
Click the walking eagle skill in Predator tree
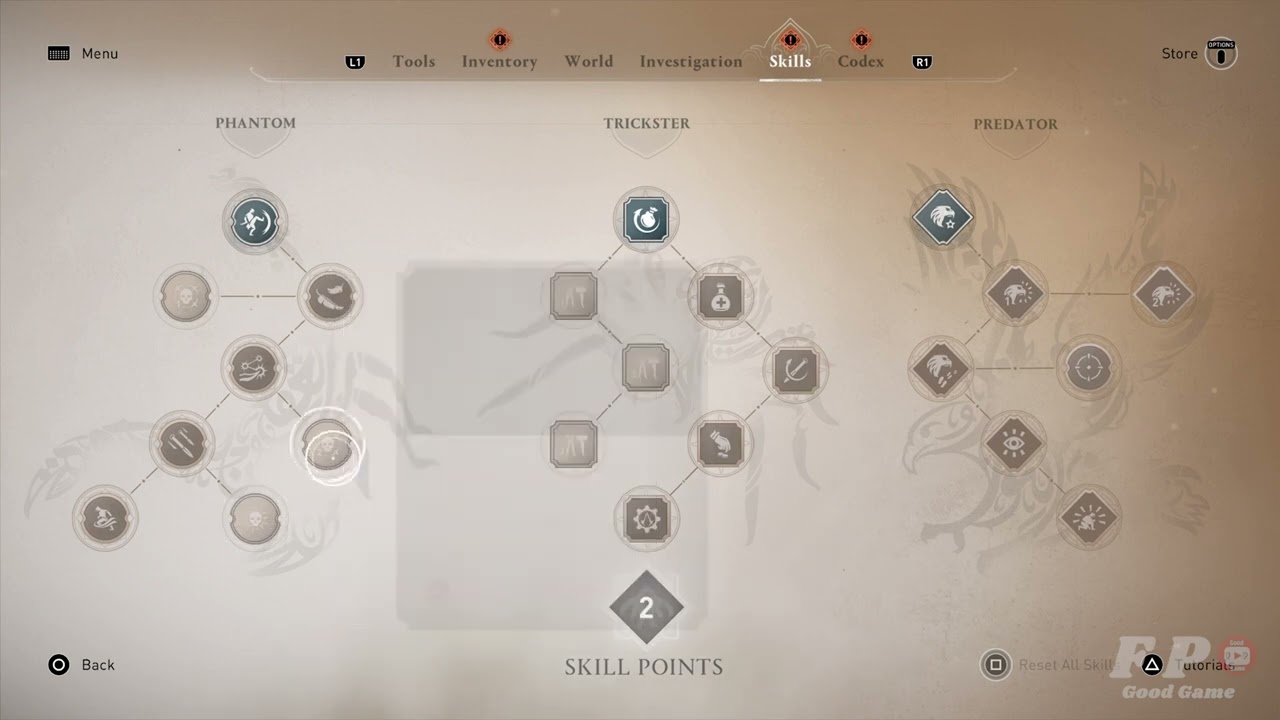[941, 368]
